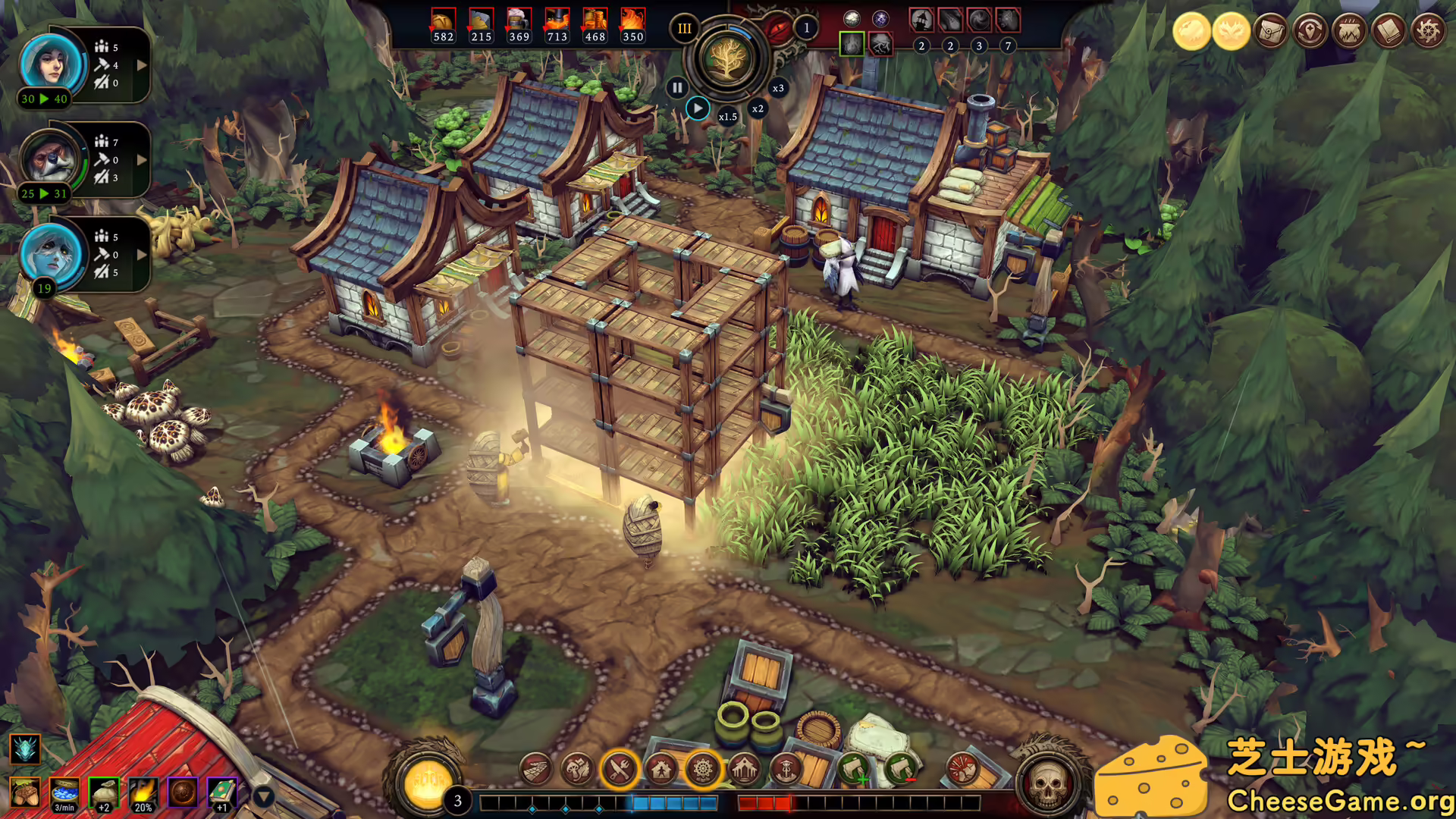The height and width of the screenshot is (819, 1456).
Task: Open the lamp post decorations build category
Action: [786, 770]
